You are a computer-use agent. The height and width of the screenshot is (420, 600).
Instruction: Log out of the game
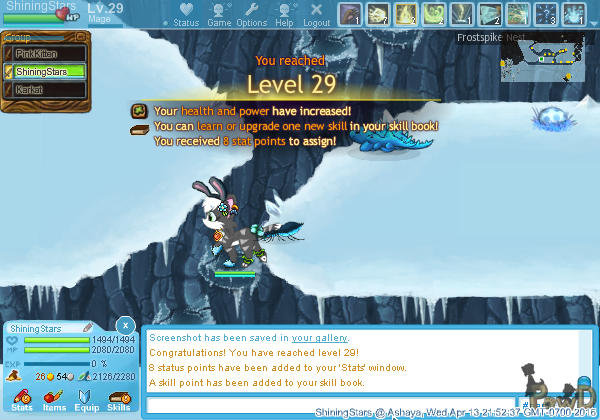click(x=316, y=15)
